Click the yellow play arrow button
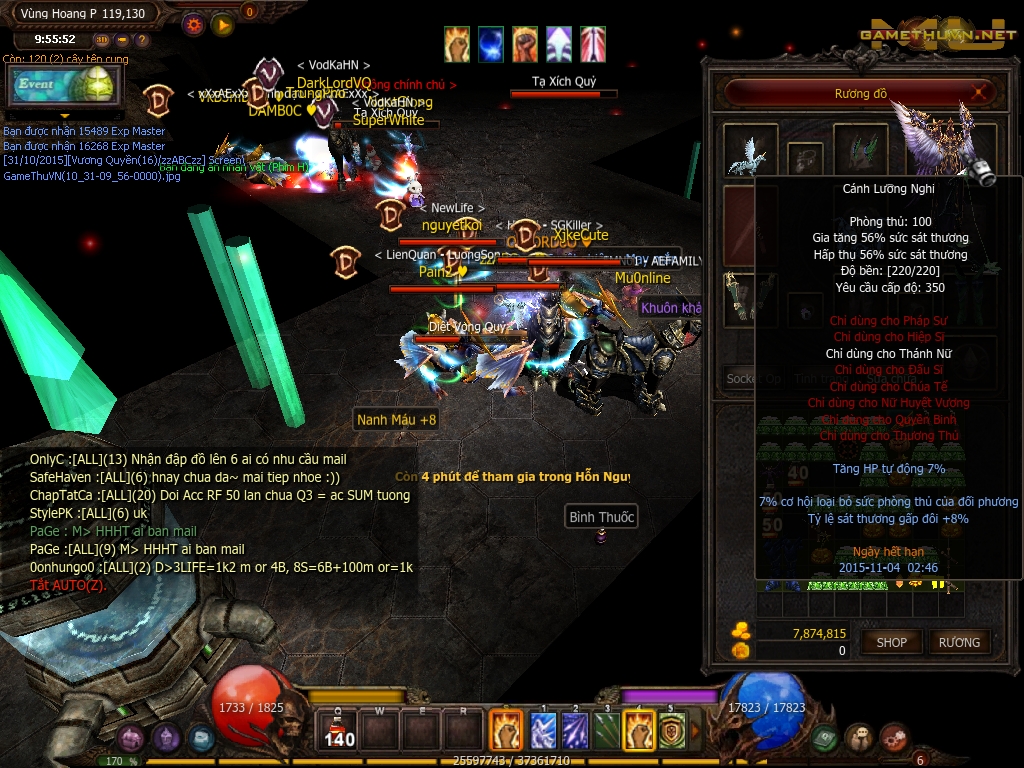This screenshot has height=768, width=1024. point(222,24)
